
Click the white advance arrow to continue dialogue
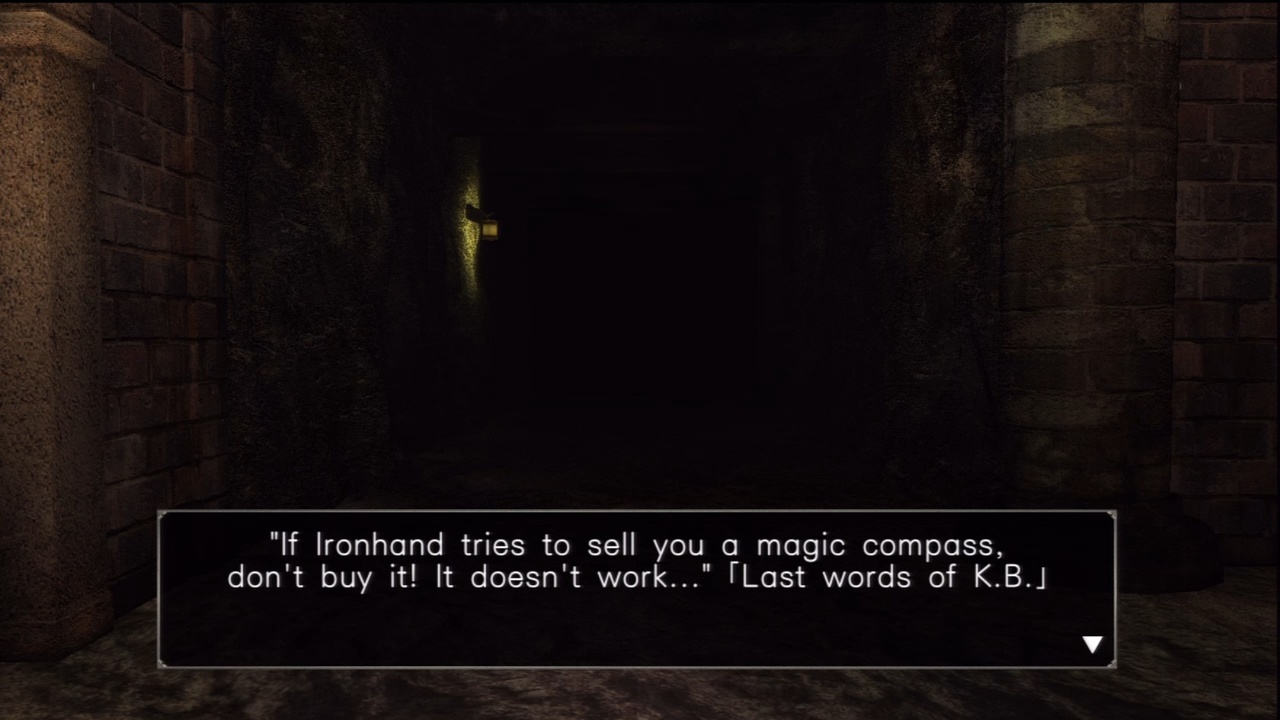click(1092, 644)
